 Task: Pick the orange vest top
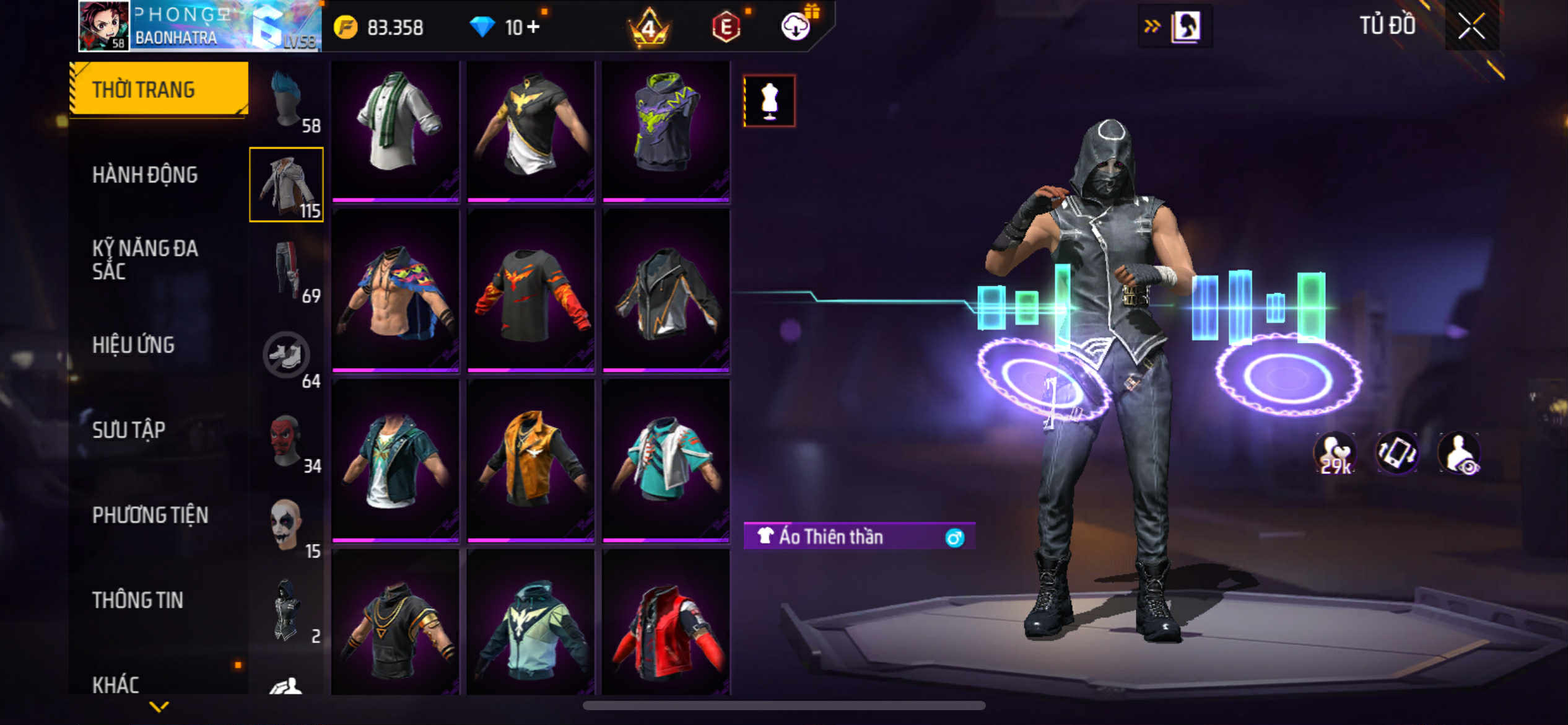531,460
